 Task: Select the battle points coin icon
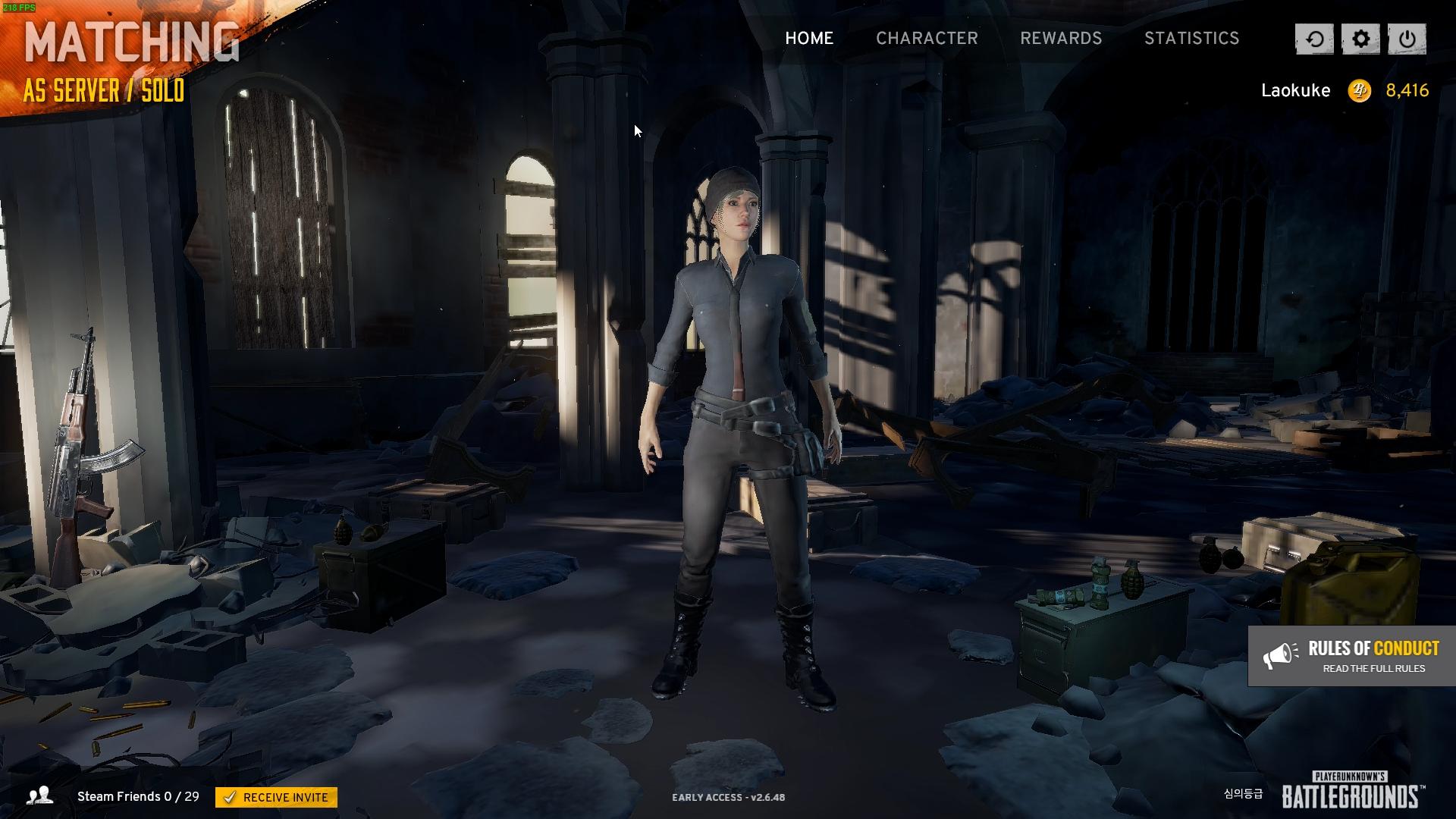(x=1359, y=91)
